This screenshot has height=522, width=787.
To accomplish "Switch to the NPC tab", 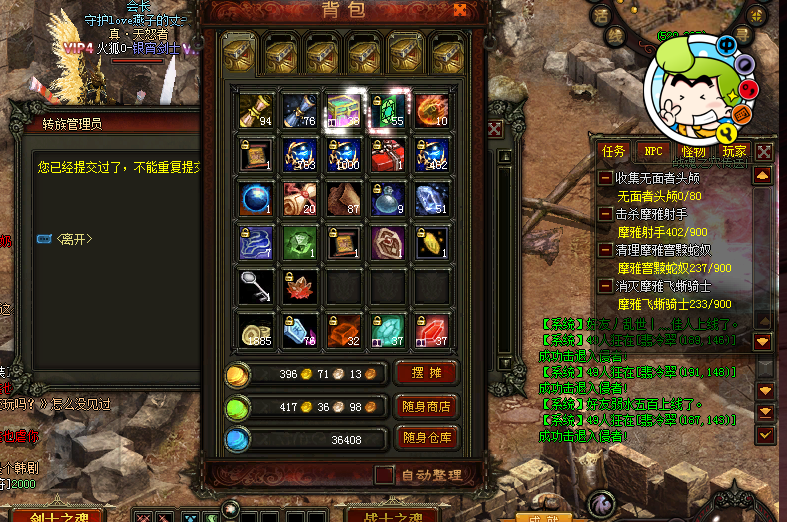I will tap(653, 151).
